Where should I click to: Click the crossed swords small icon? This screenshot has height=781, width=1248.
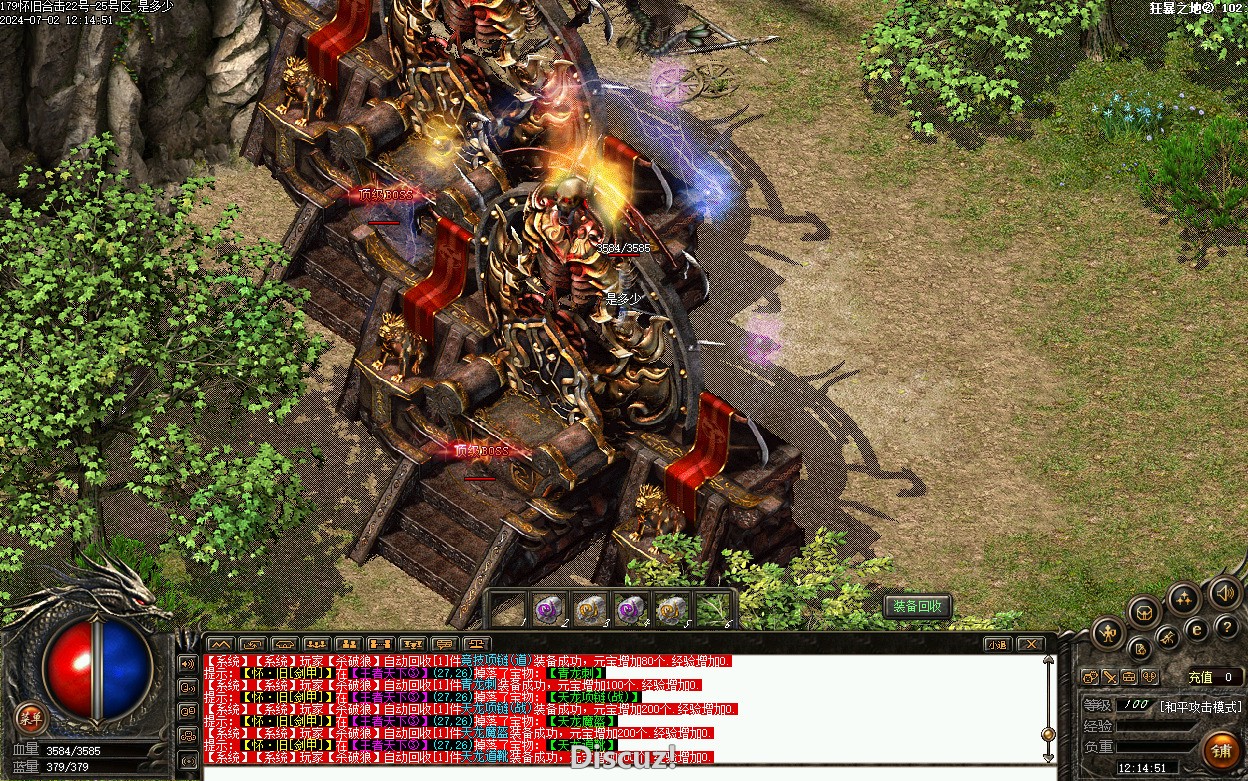[x=1109, y=677]
